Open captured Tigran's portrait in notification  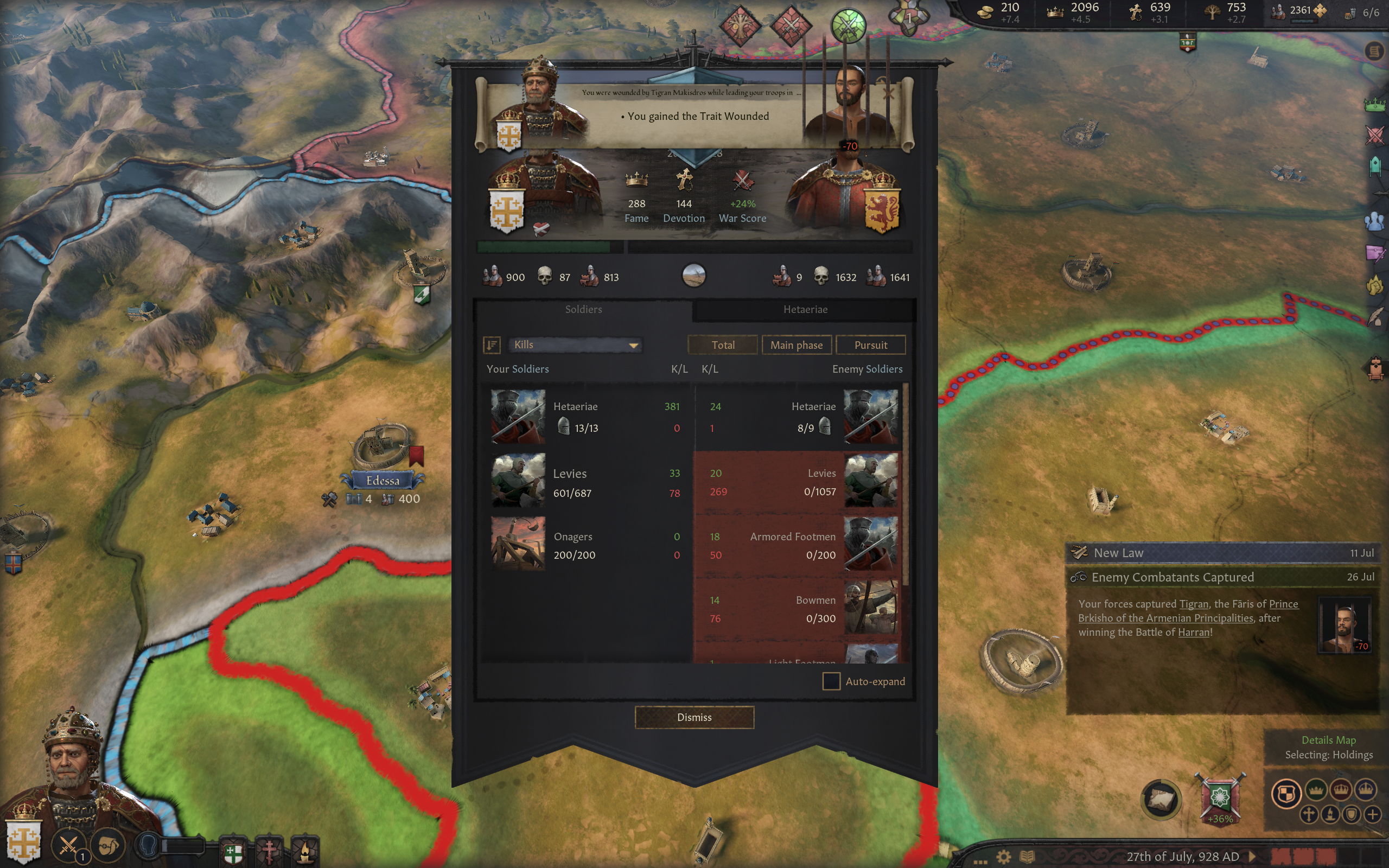(x=1344, y=625)
